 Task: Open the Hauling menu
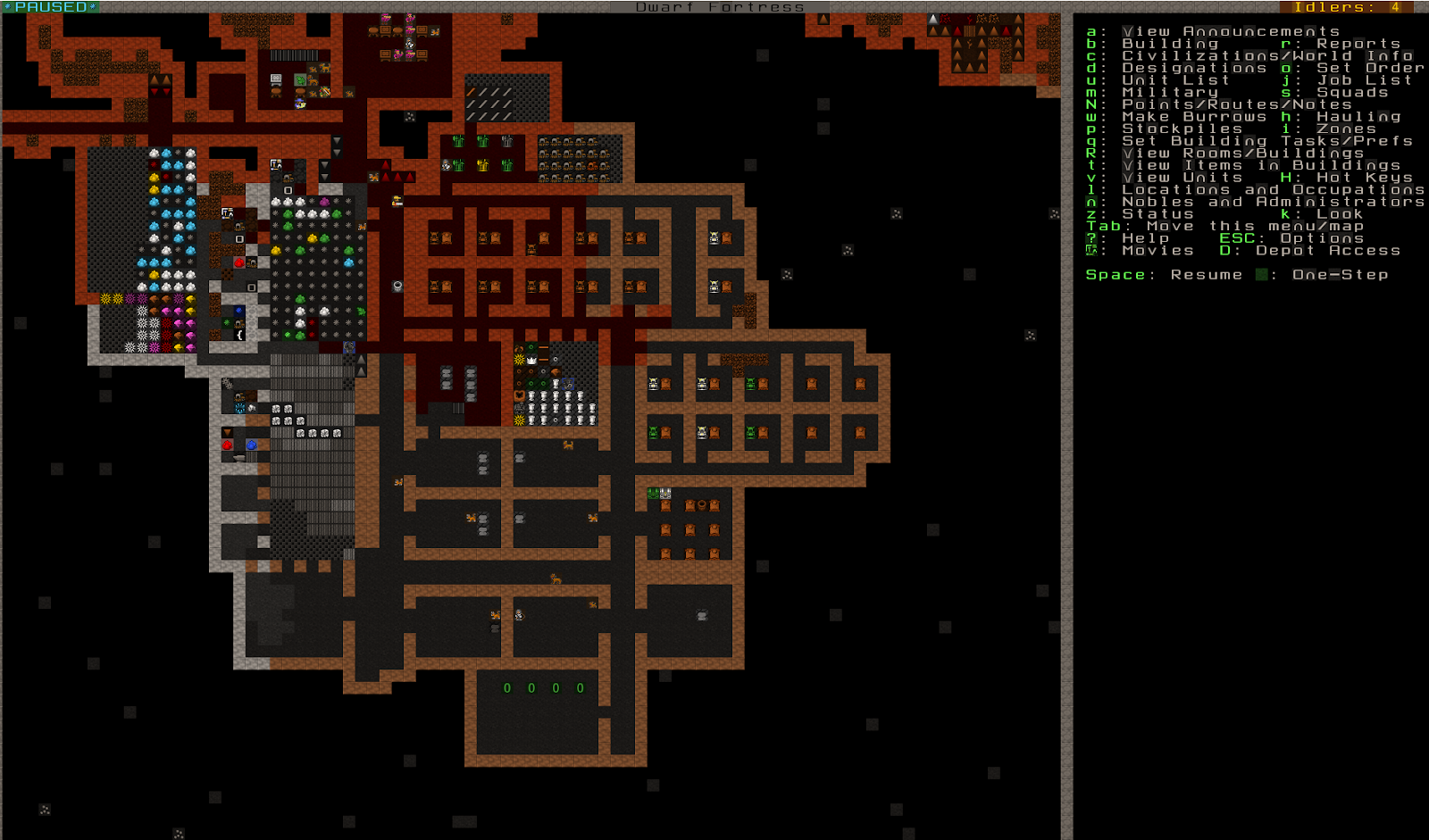(x=1358, y=117)
